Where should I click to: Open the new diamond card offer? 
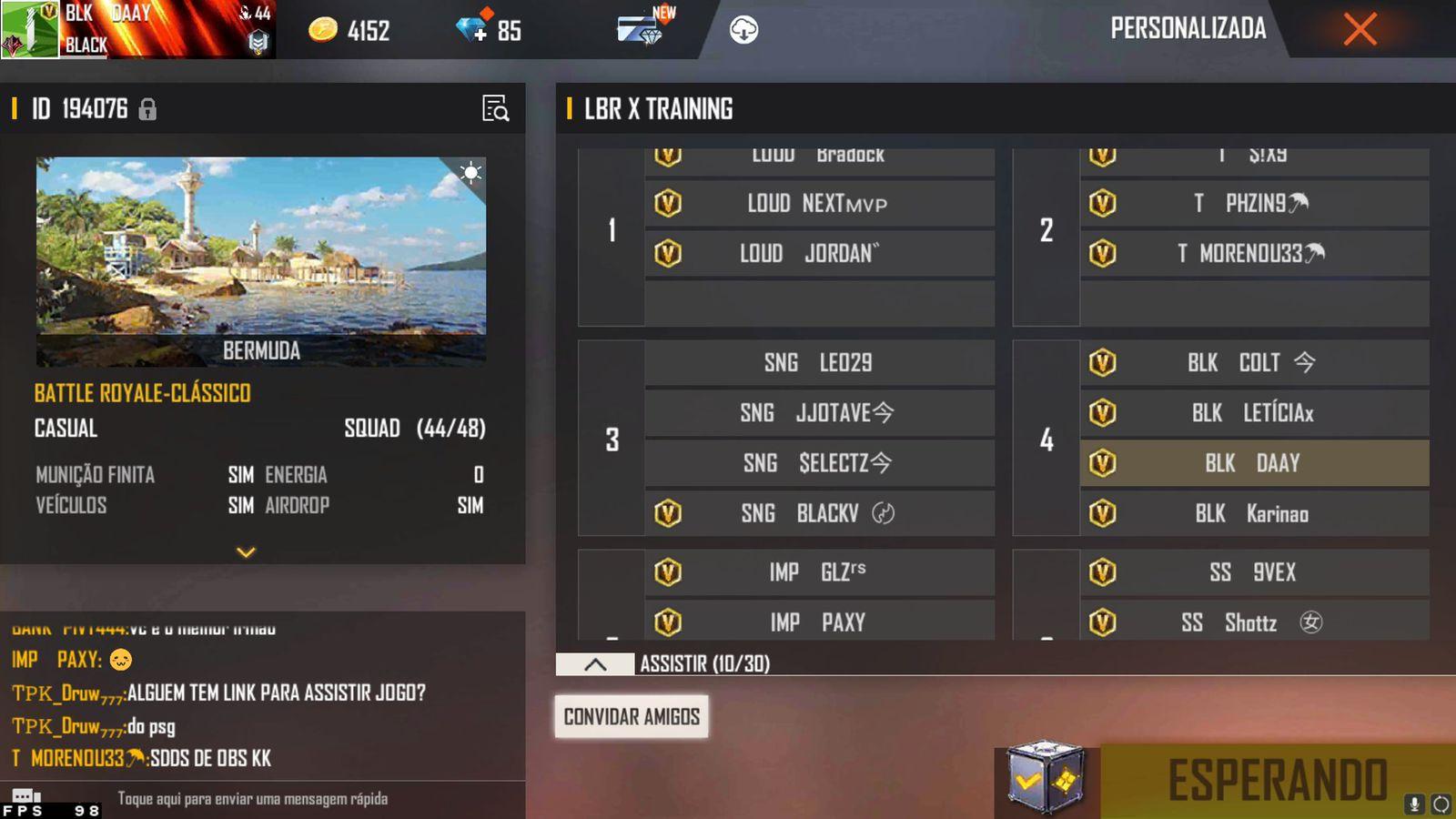pos(644,29)
